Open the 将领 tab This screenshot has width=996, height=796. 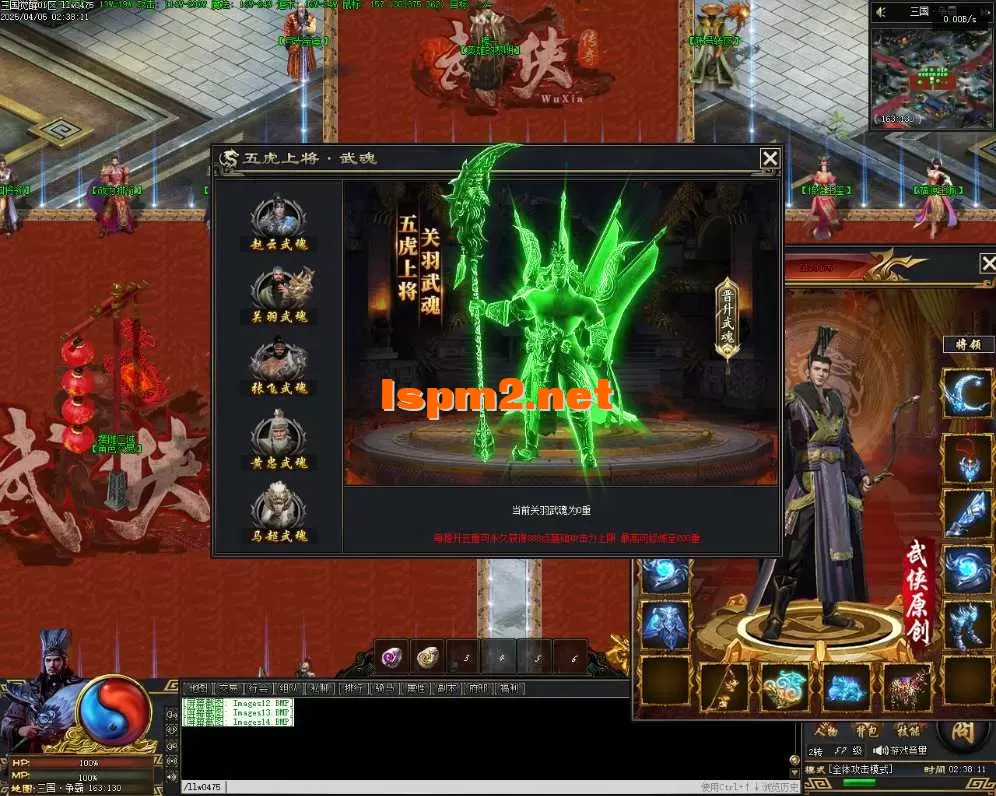coord(968,345)
